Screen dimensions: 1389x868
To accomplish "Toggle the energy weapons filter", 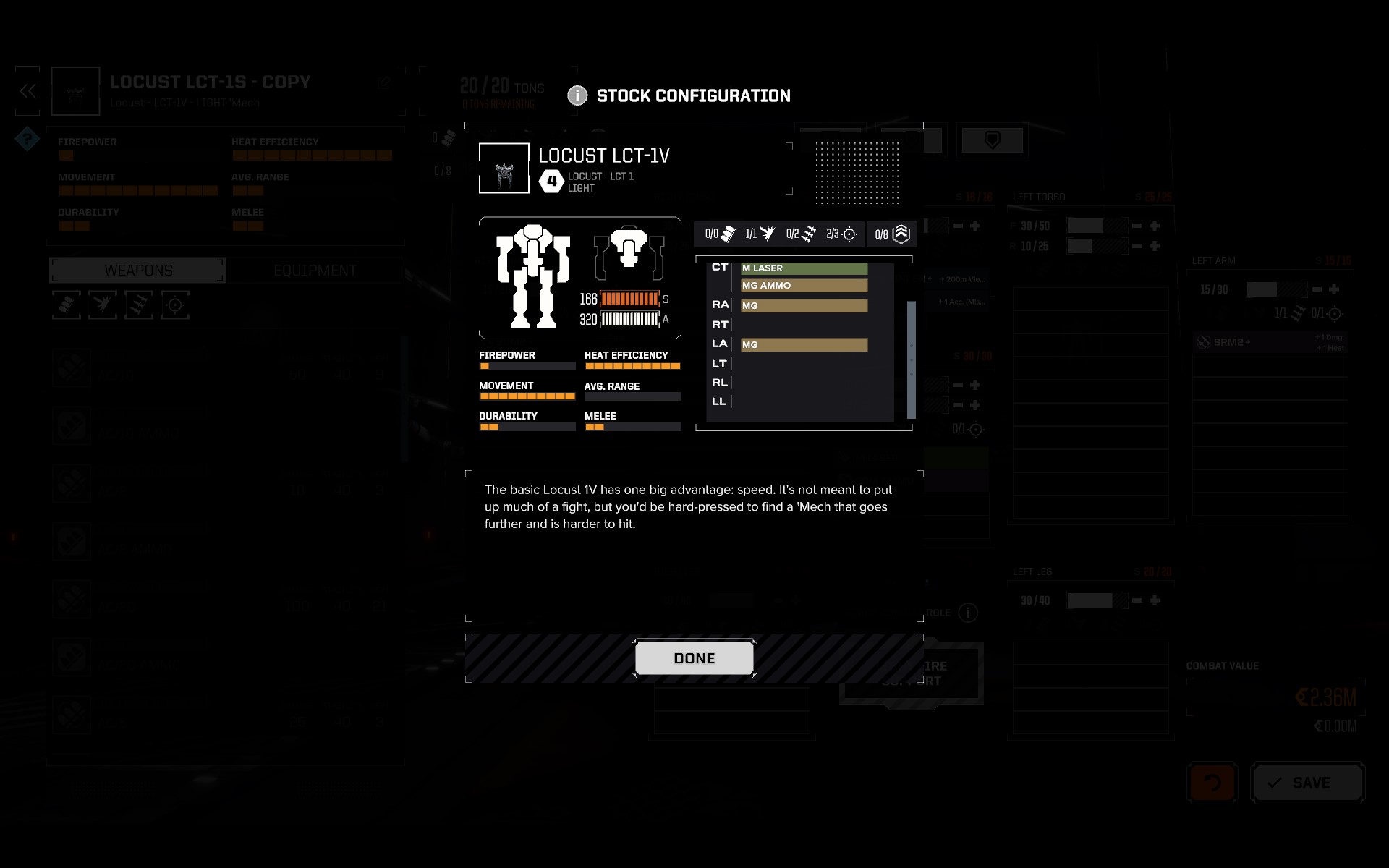I will tap(102, 305).
